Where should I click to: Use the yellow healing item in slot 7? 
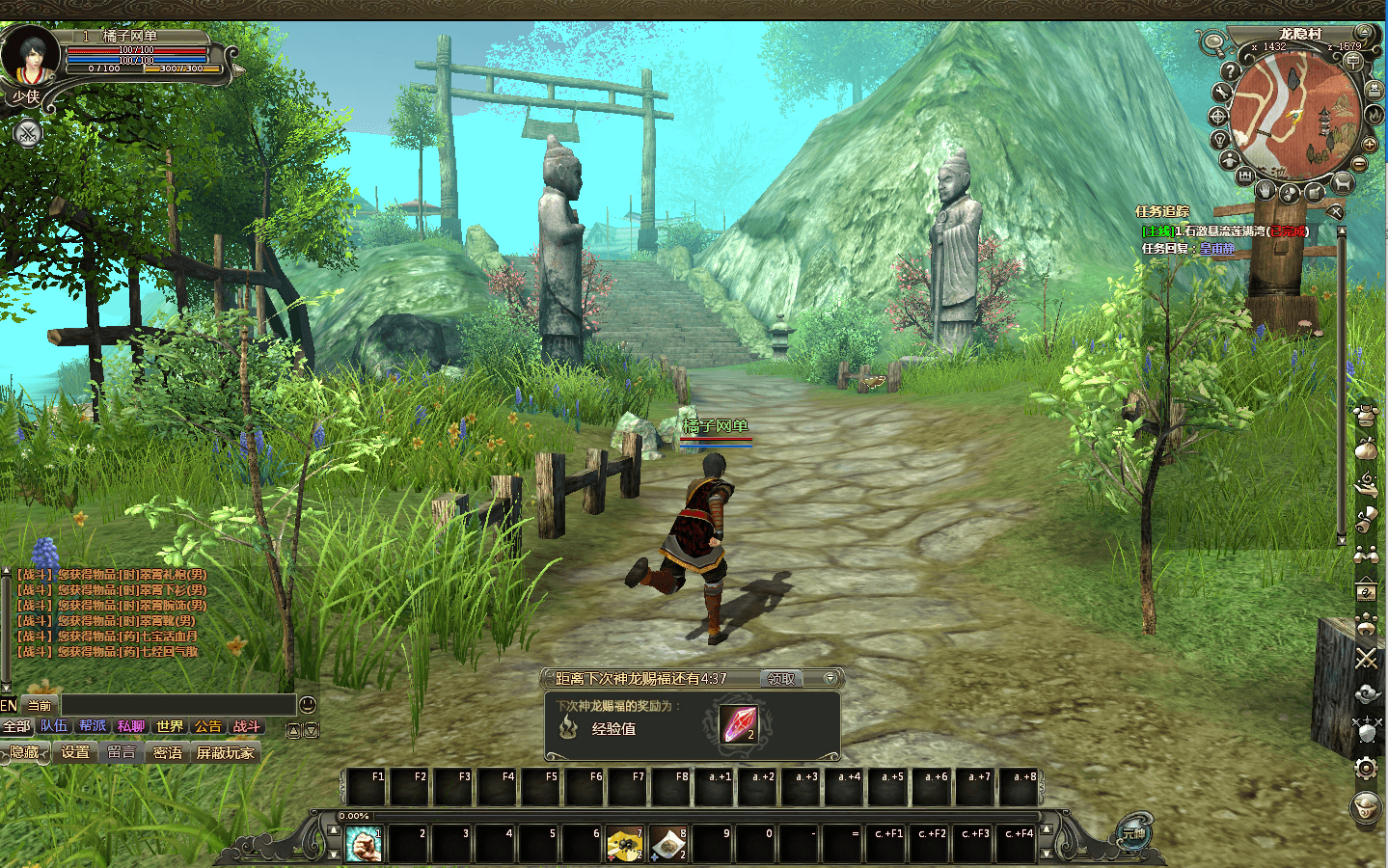pos(625,845)
